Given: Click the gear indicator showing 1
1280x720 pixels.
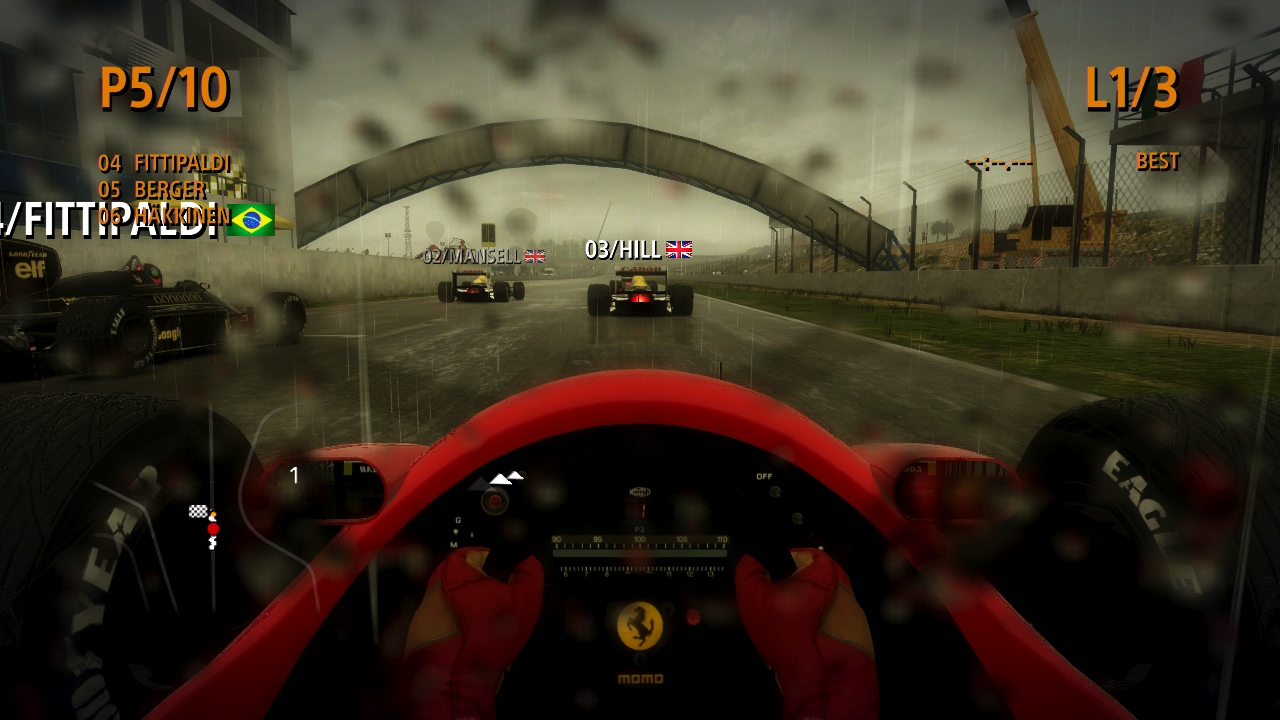Looking at the screenshot, I should tap(294, 476).
